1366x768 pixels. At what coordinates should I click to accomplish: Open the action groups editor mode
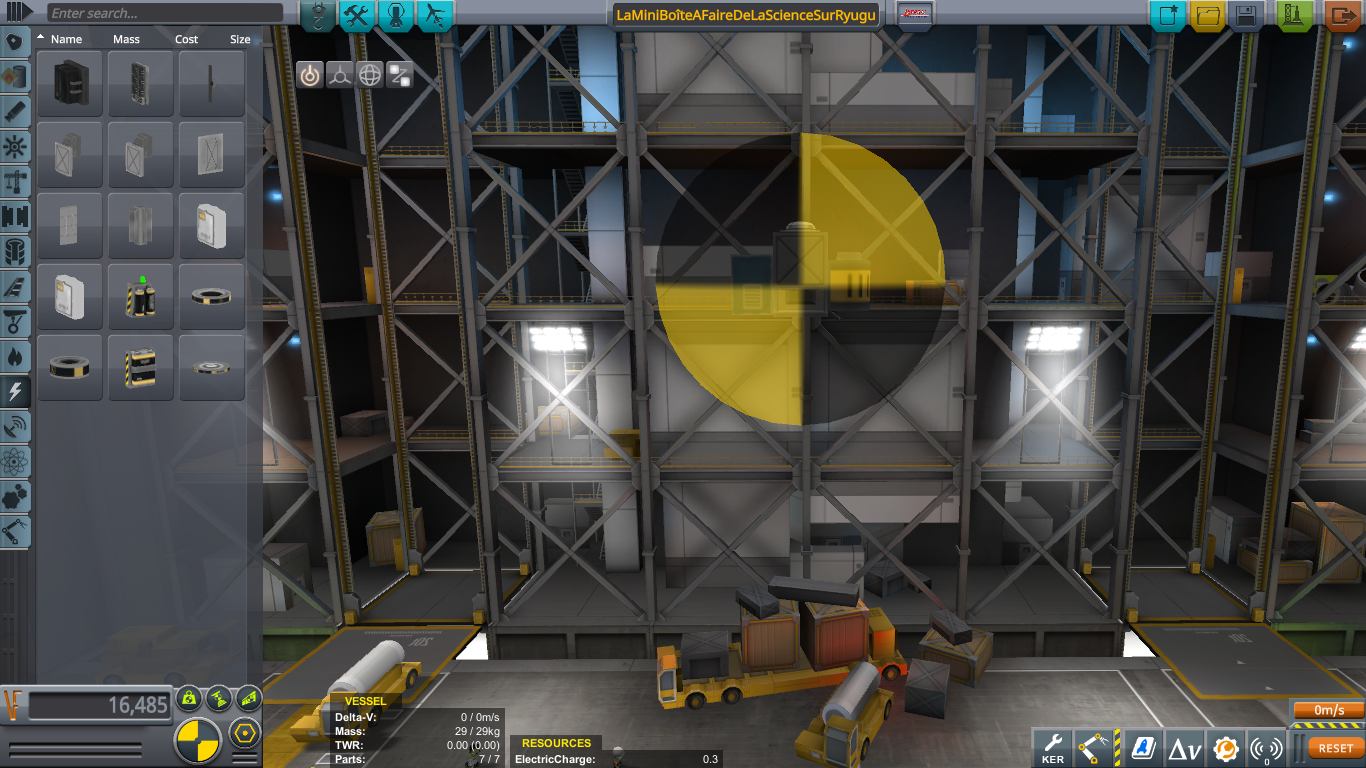(357, 15)
